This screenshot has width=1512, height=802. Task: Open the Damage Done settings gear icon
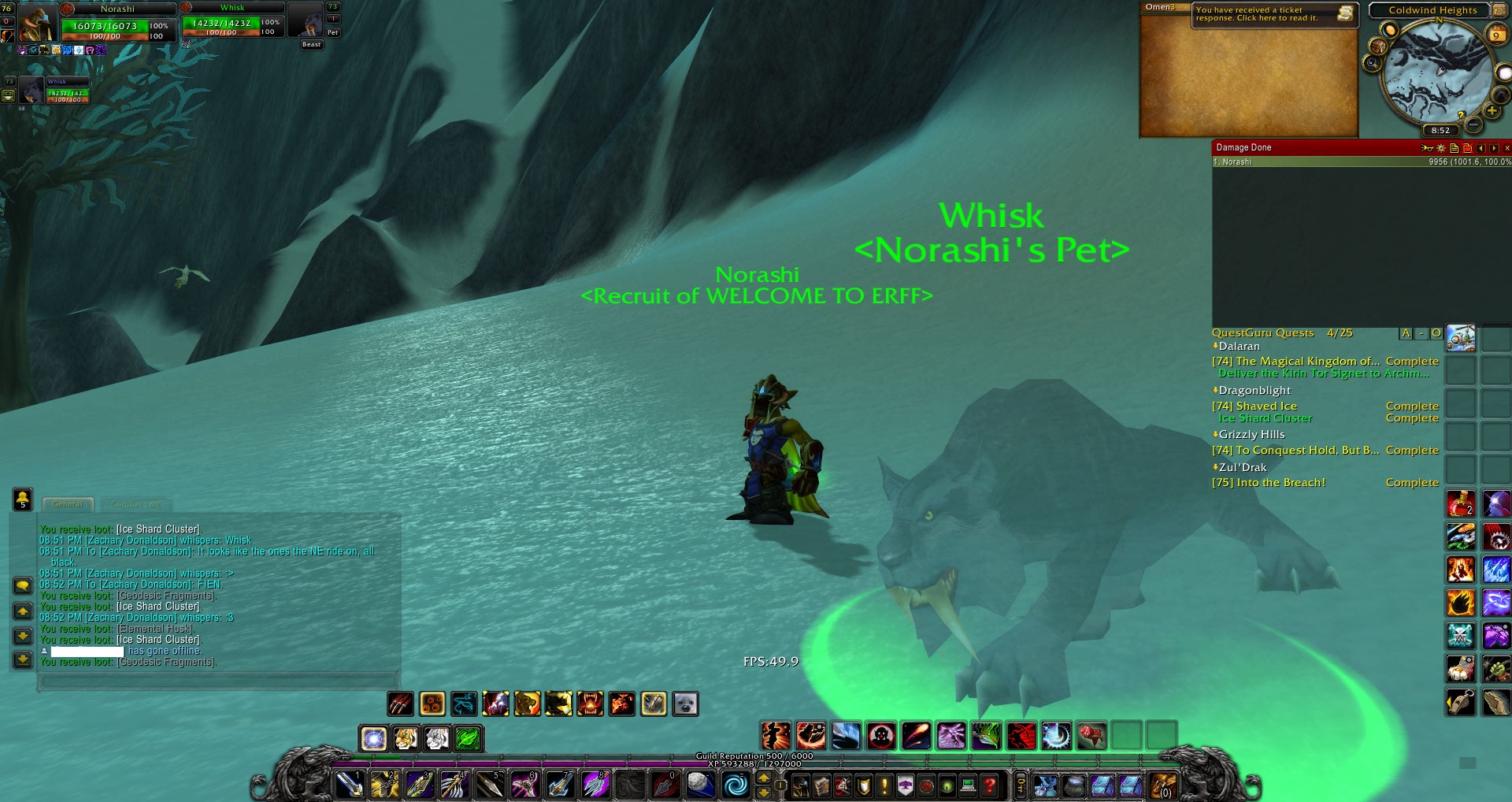pos(1441,147)
